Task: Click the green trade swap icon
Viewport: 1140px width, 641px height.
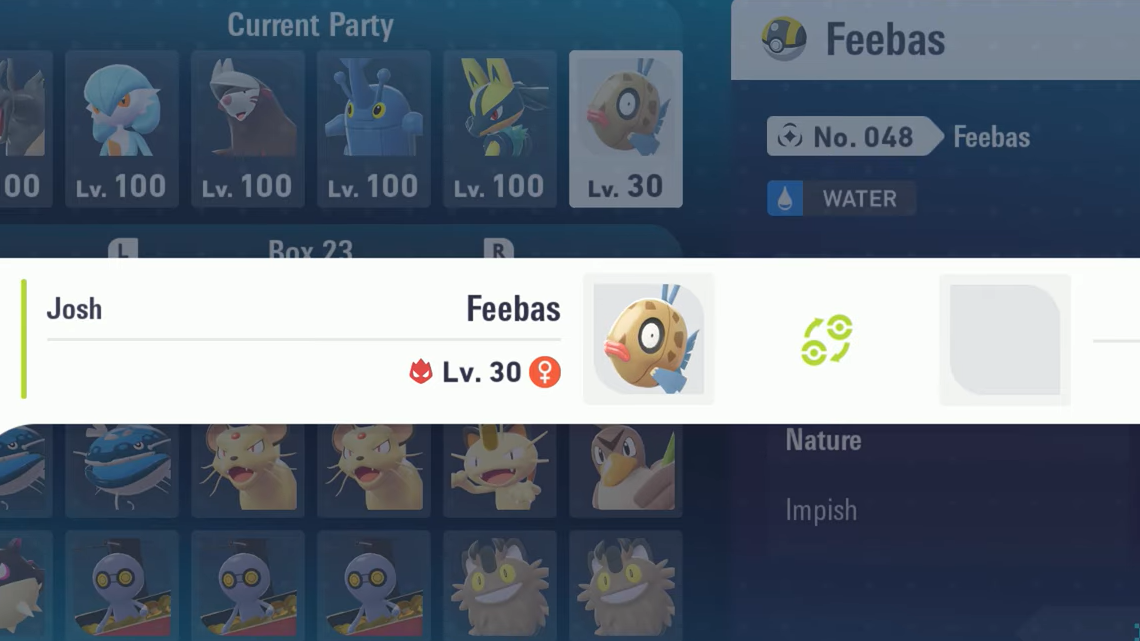Action: [826, 340]
